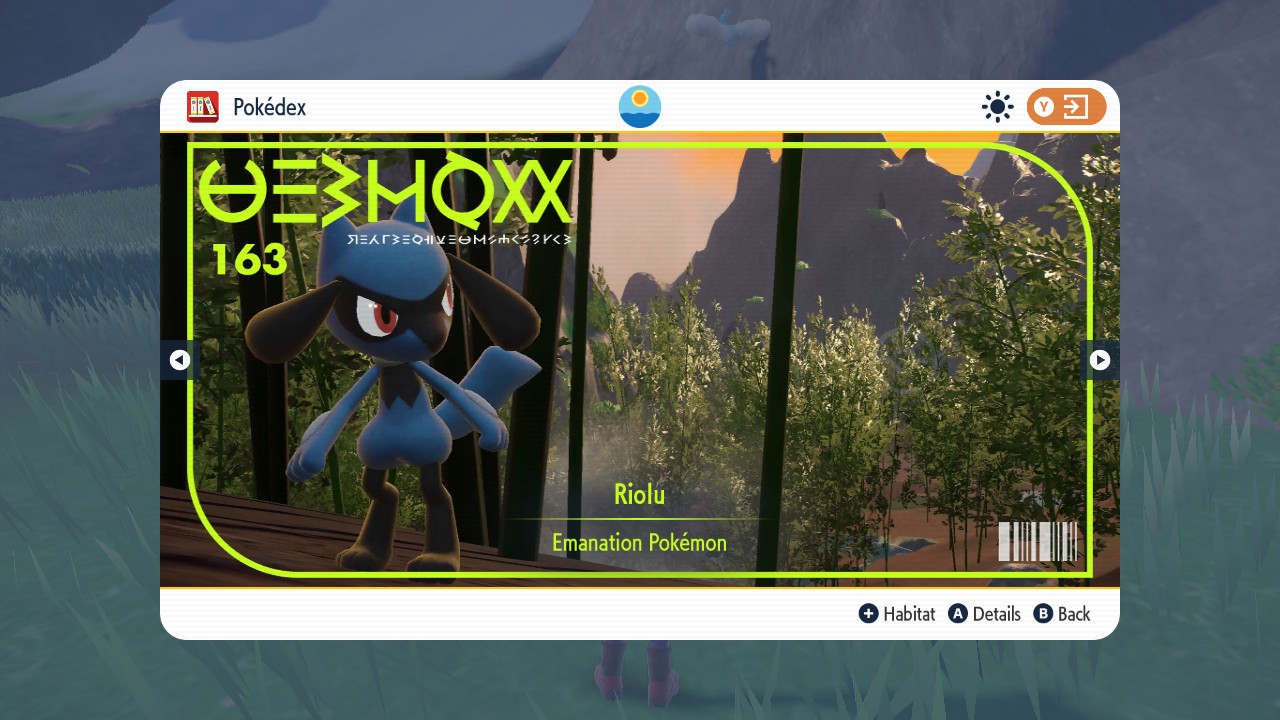Image resolution: width=1280 pixels, height=720 pixels.
Task: Click the B Back button icon
Action: point(1044,614)
